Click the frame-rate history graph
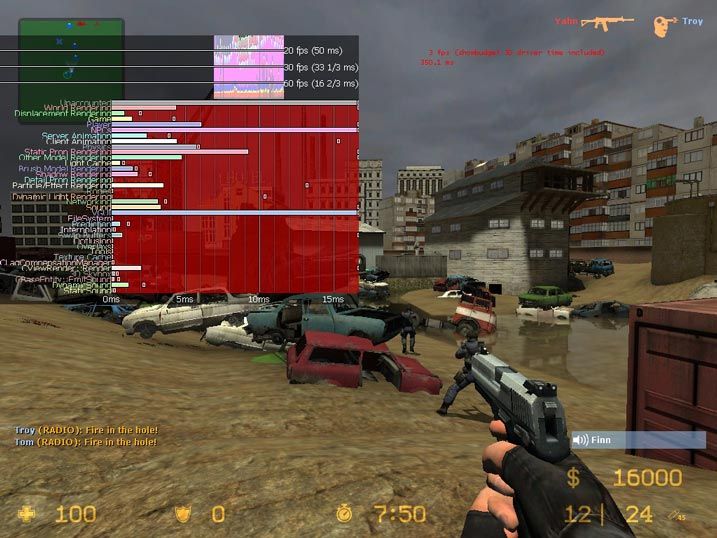717x538 pixels. [x=247, y=66]
